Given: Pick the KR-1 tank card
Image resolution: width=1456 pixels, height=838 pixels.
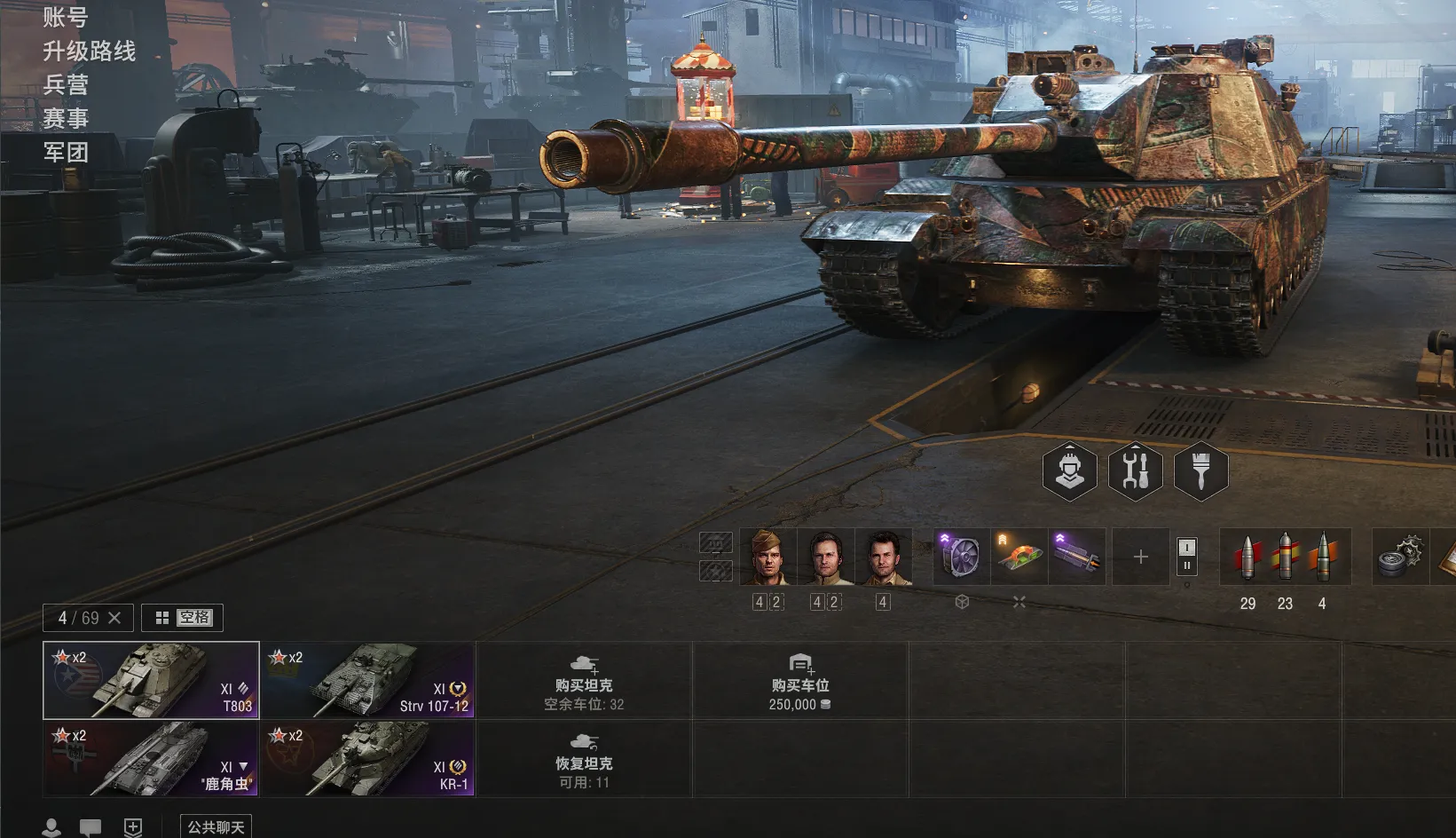Looking at the screenshot, I should (367, 758).
